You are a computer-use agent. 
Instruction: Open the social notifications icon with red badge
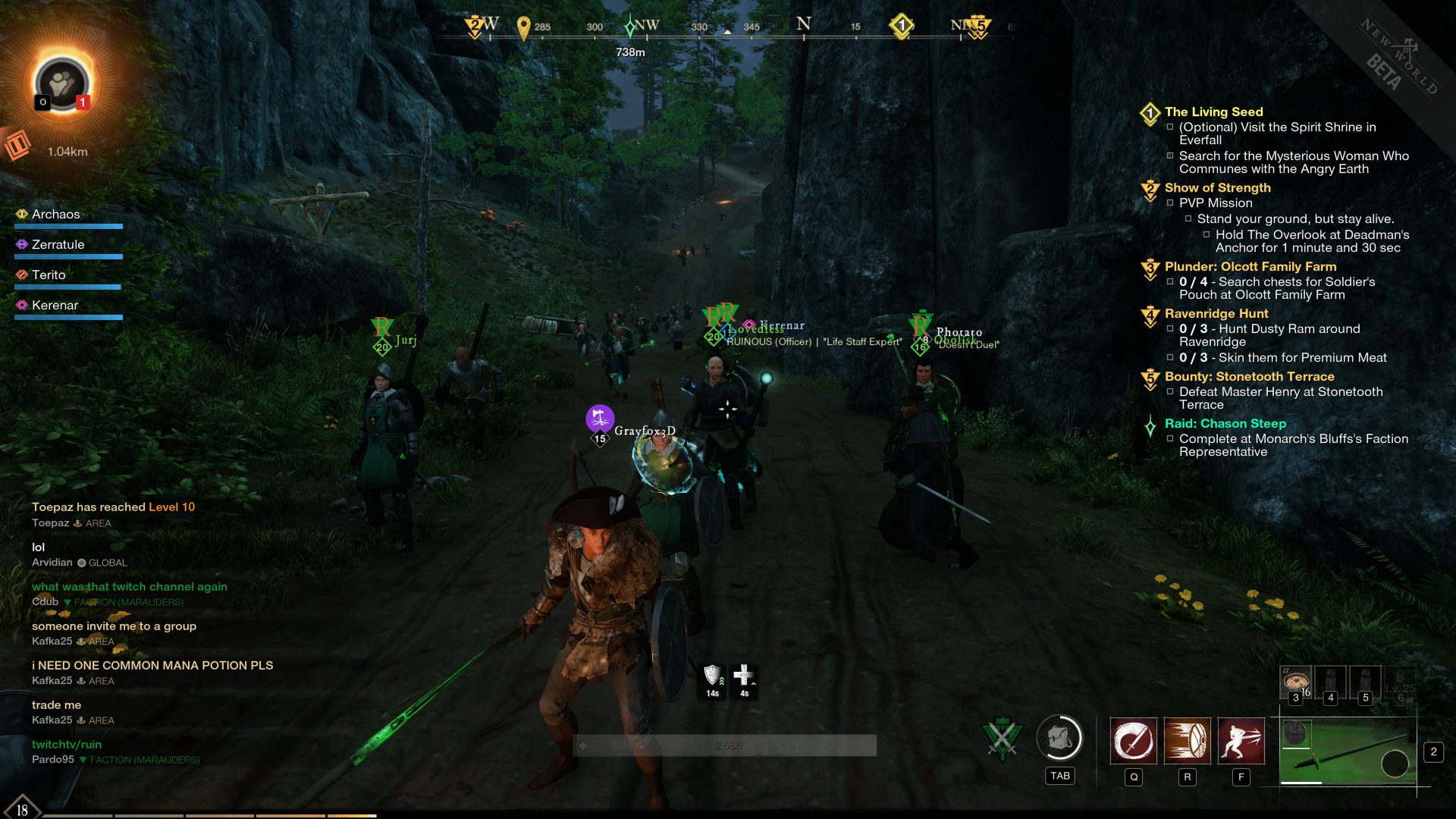[62, 83]
